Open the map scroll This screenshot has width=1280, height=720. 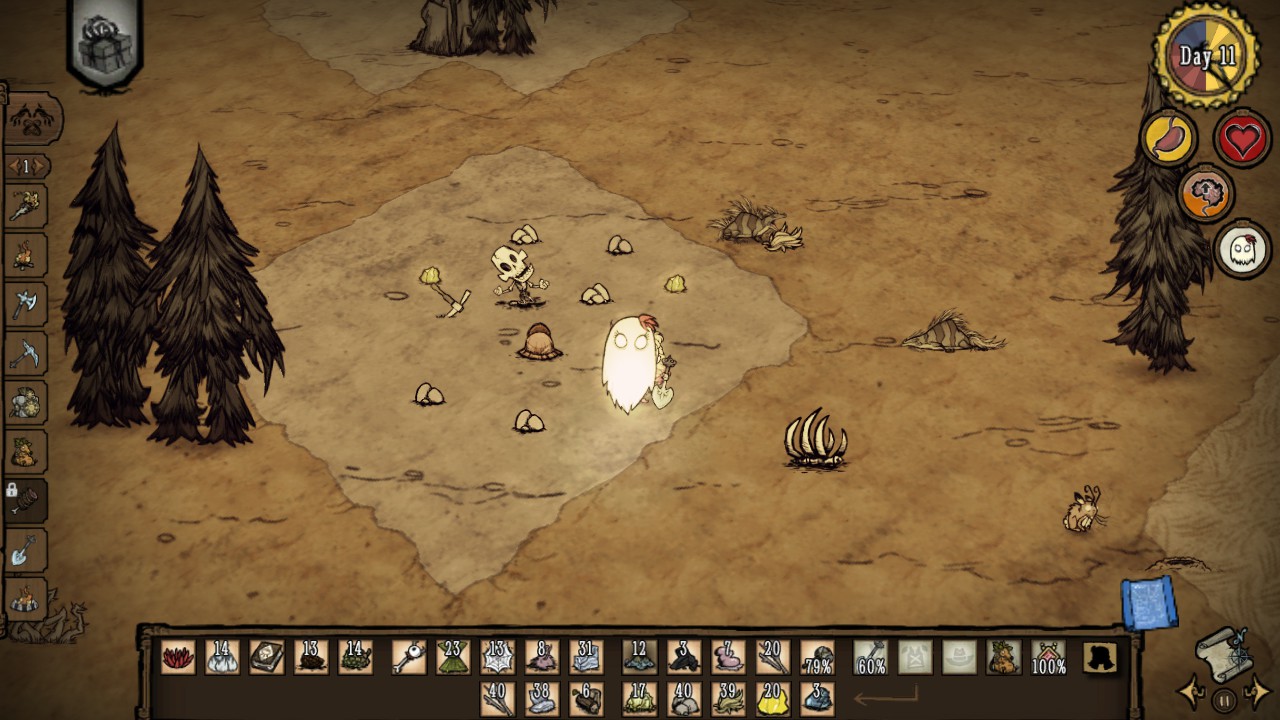[x=1225, y=649]
